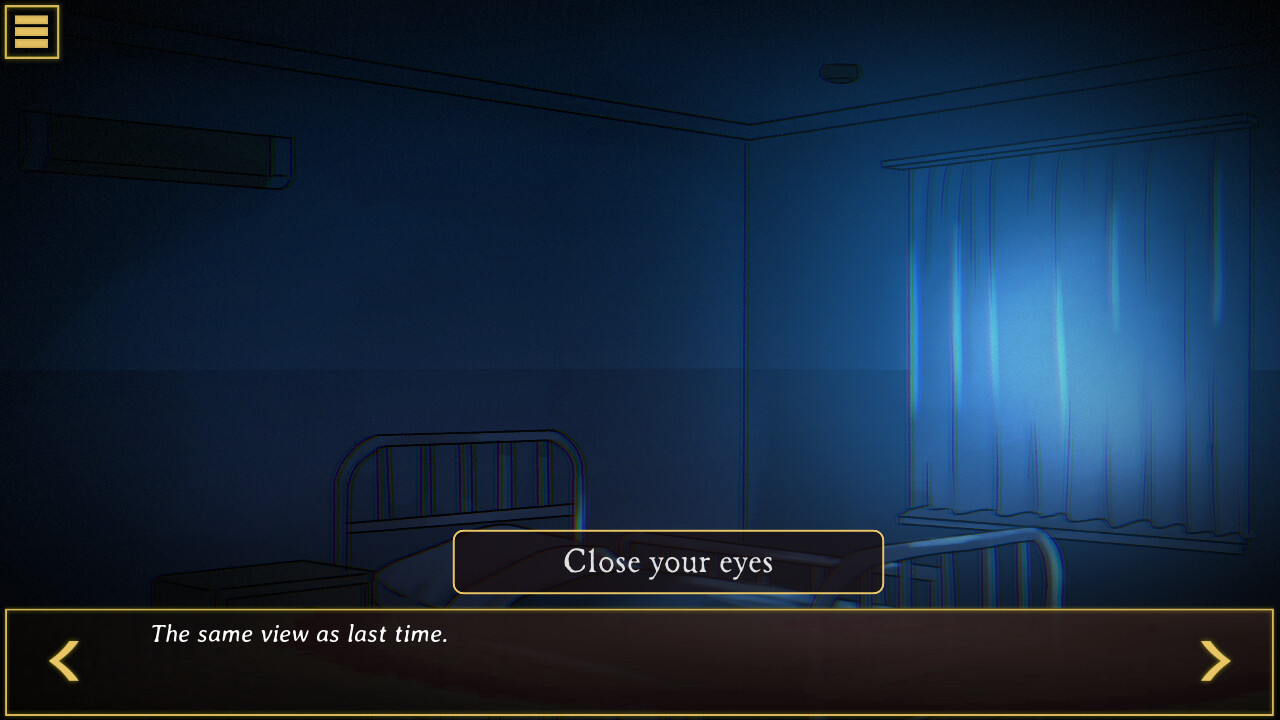Choose the 'Close your eyes' option
Viewport: 1280px width, 720px height.
coord(668,562)
